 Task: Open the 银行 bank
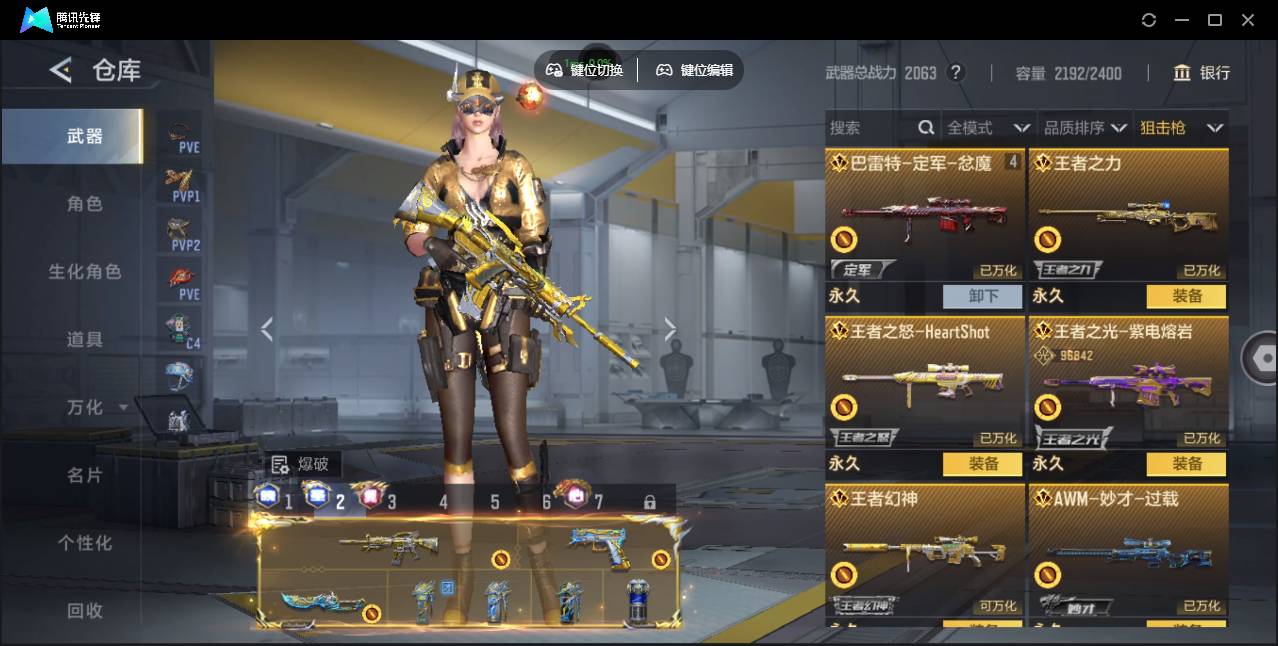pos(1202,73)
